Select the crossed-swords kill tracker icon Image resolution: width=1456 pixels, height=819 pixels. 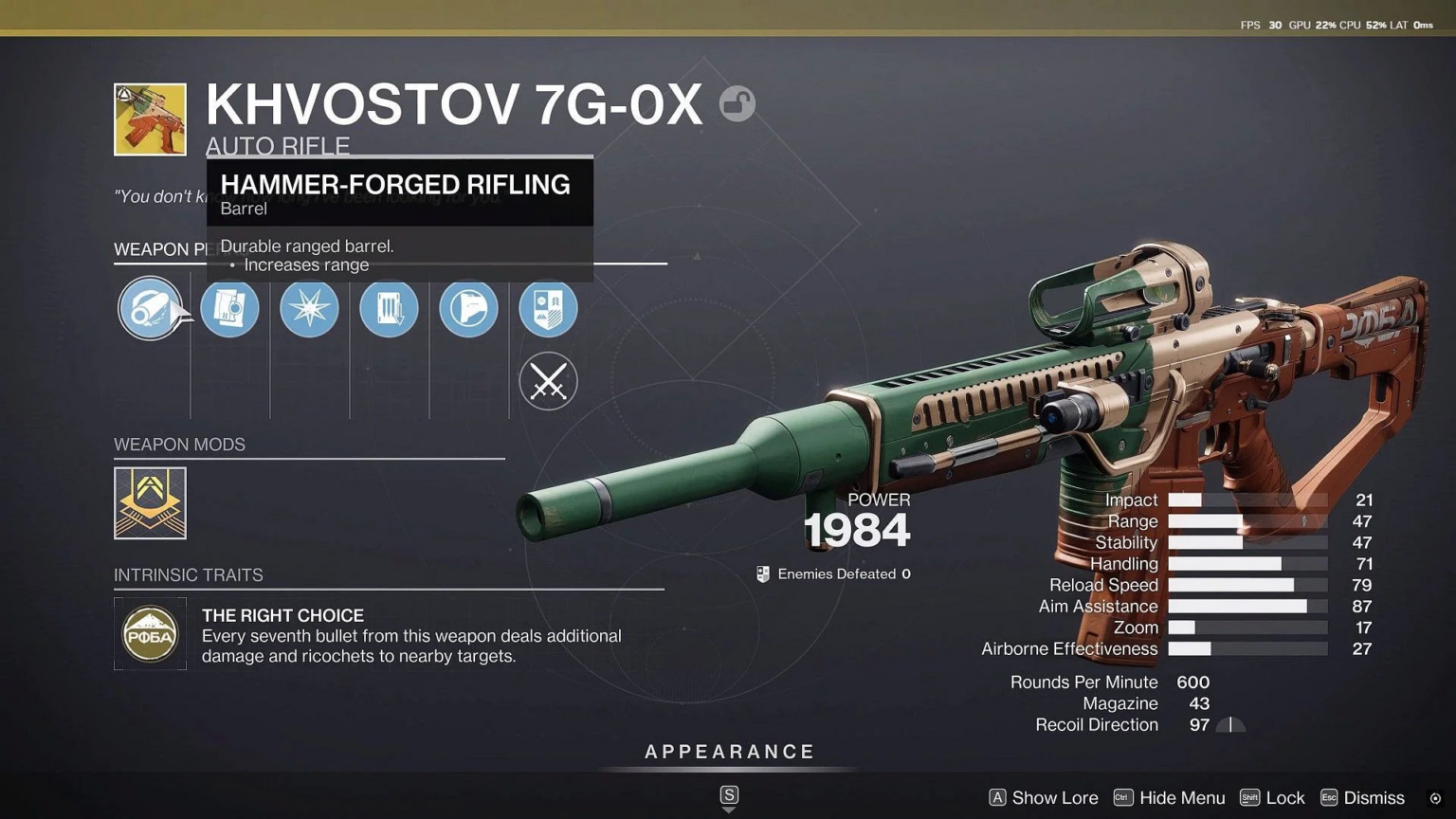pos(548,381)
